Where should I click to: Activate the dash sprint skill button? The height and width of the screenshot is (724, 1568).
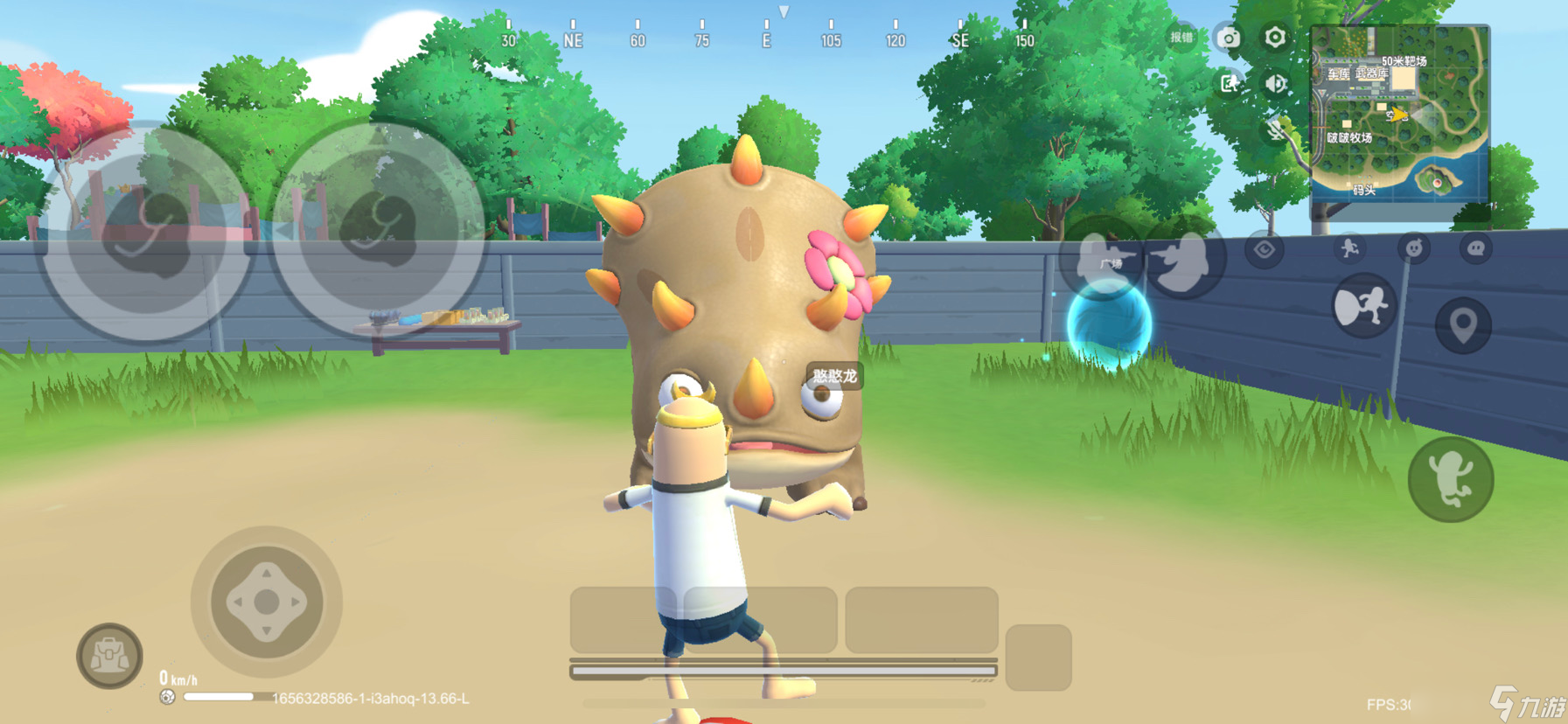click(1363, 306)
